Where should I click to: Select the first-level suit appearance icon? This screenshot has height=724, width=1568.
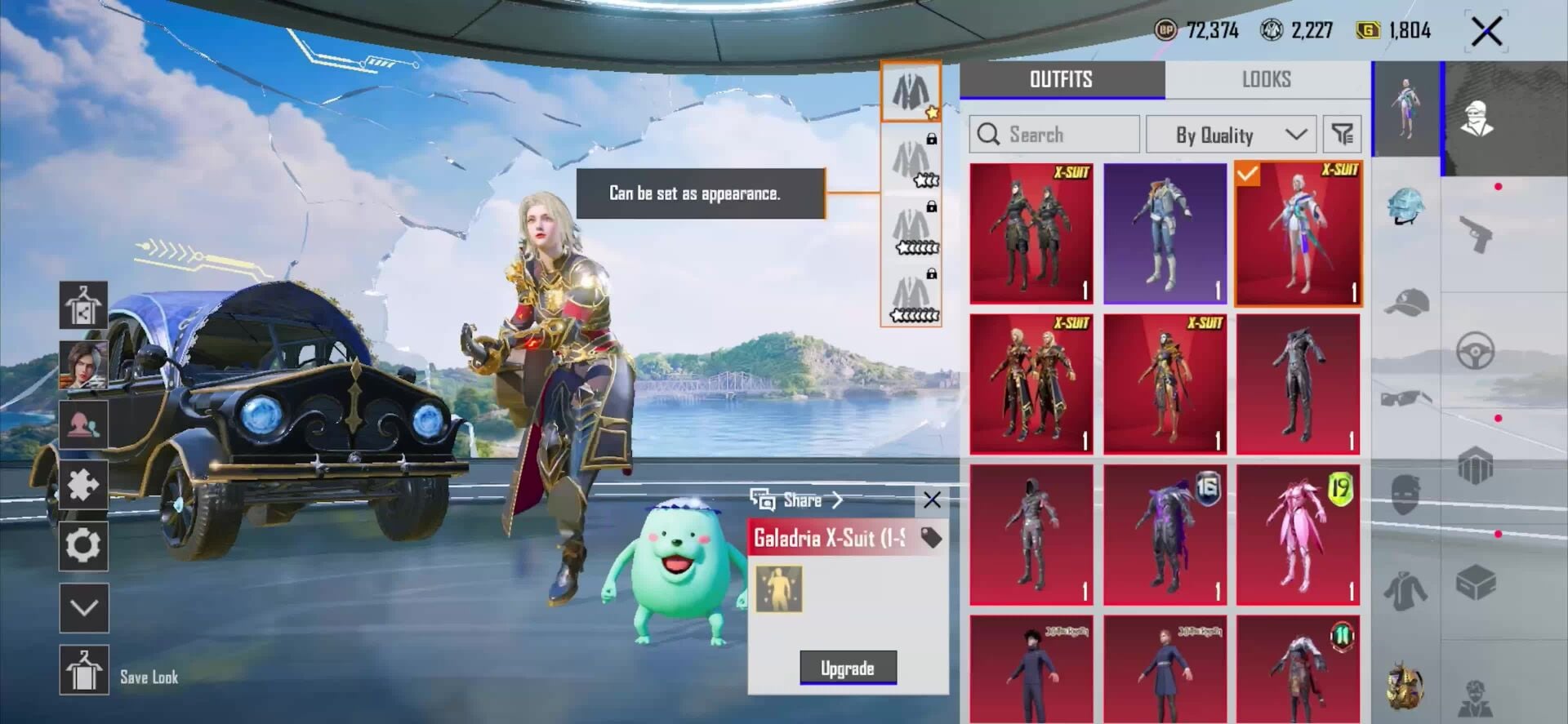click(x=911, y=91)
